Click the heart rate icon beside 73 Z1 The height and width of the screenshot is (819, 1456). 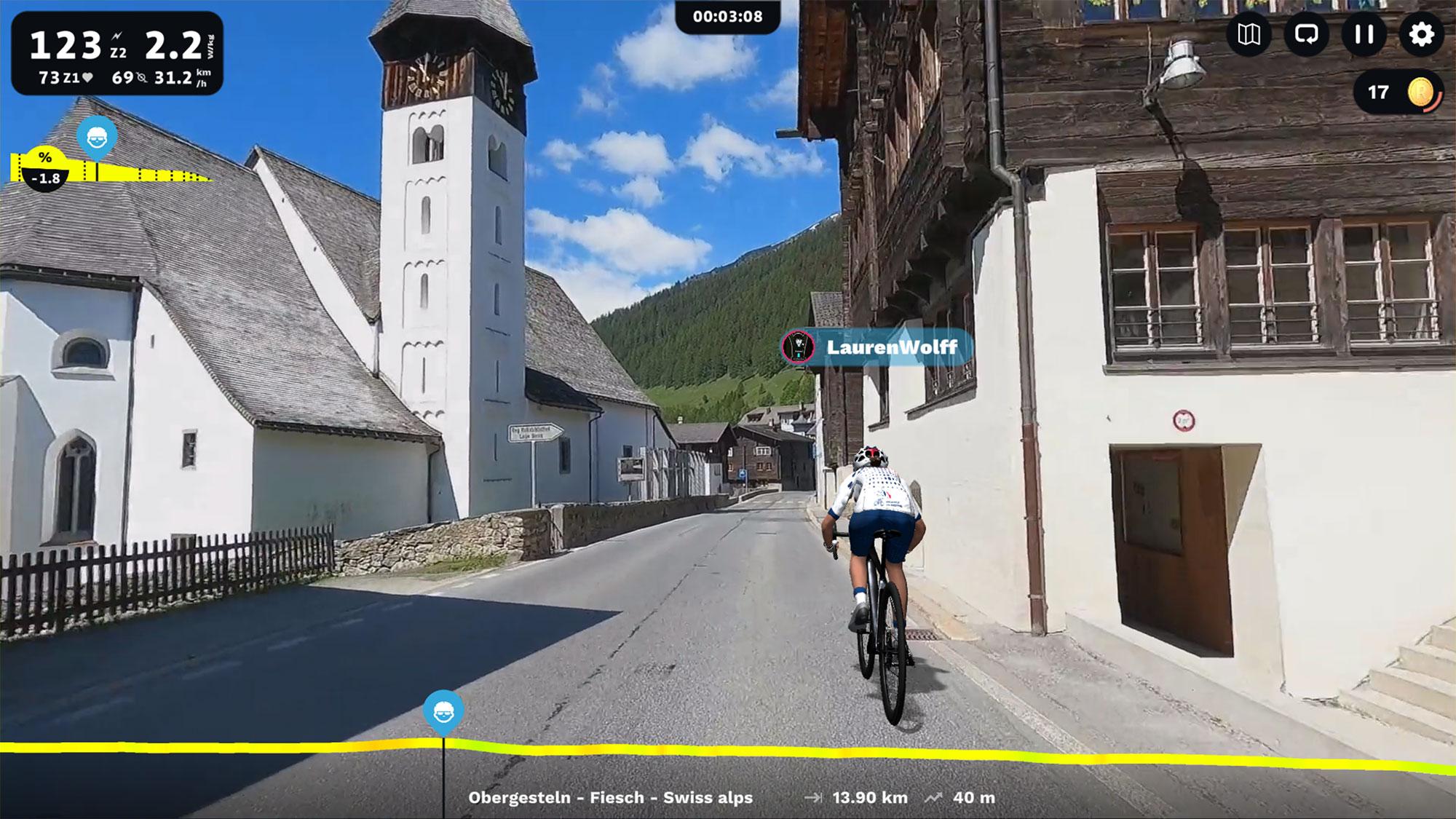point(86,76)
